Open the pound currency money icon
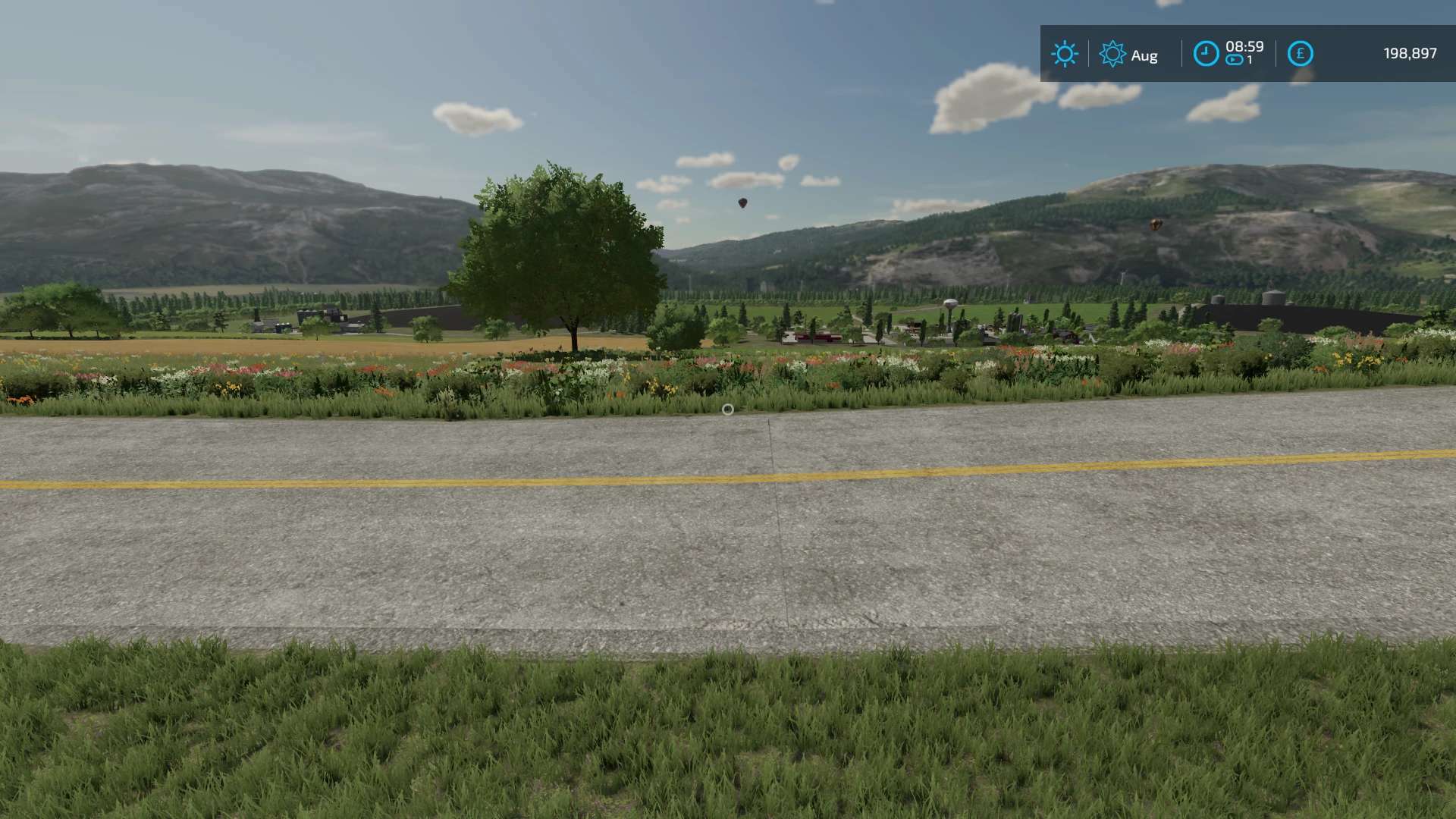 click(x=1300, y=54)
